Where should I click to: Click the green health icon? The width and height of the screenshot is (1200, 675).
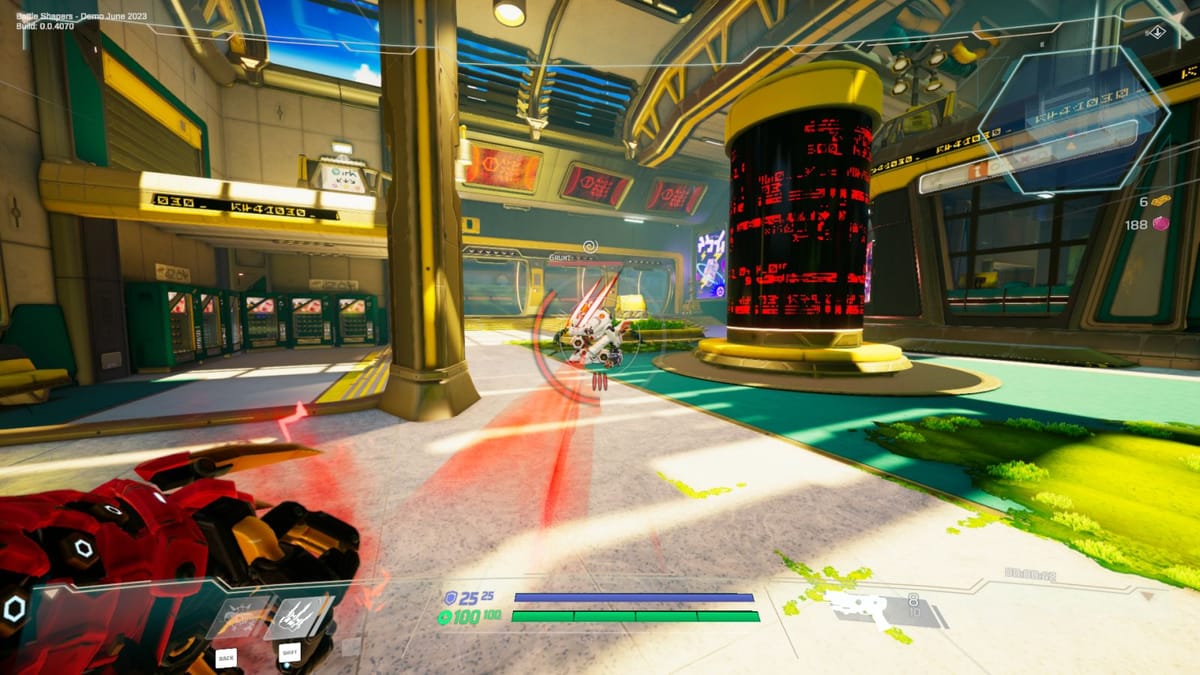(x=445, y=617)
